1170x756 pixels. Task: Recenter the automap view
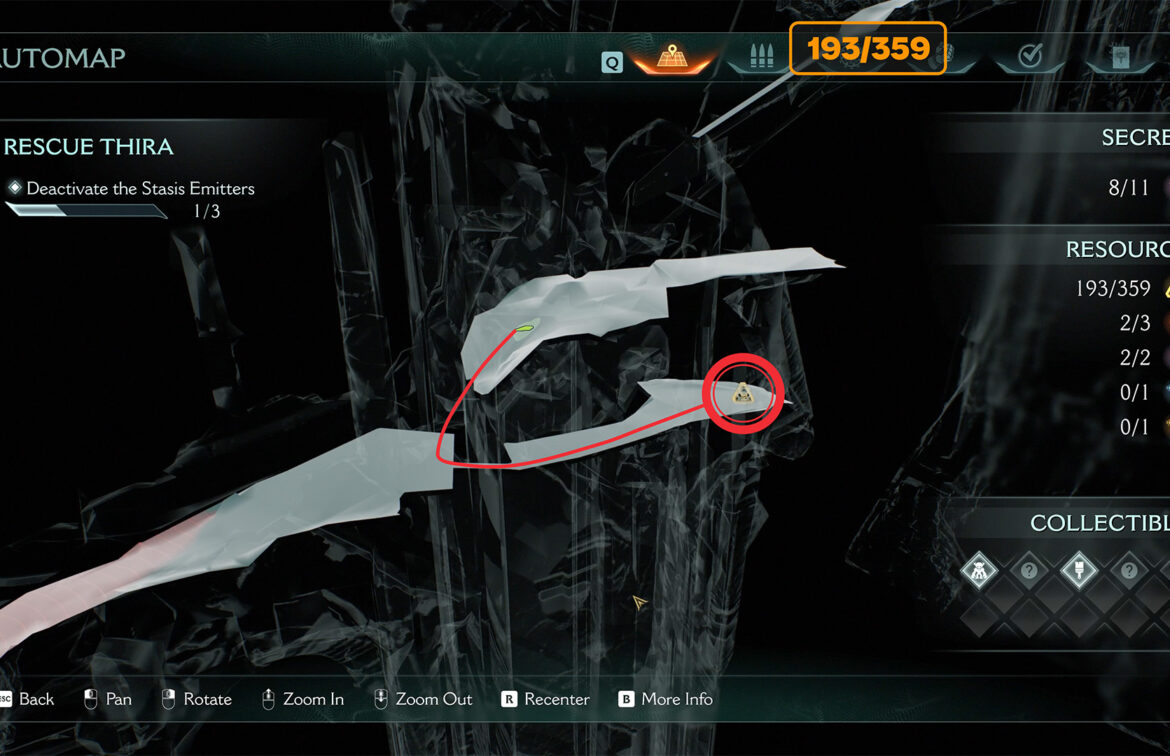click(x=556, y=699)
